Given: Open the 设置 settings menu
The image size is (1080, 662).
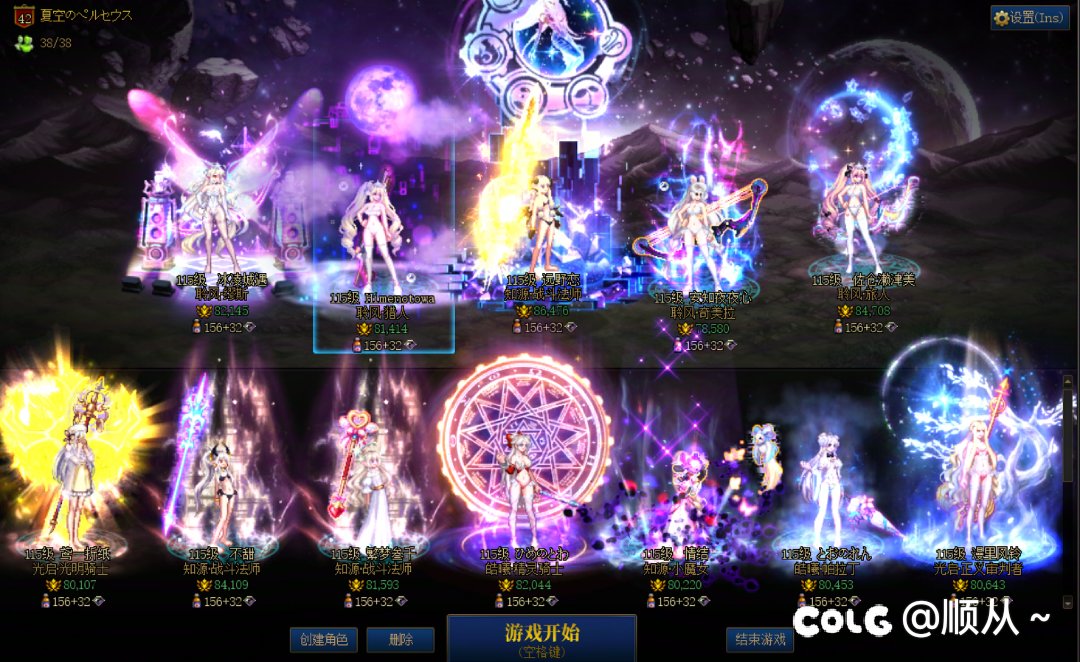Looking at the screenshot, I should pos(1029,17).
